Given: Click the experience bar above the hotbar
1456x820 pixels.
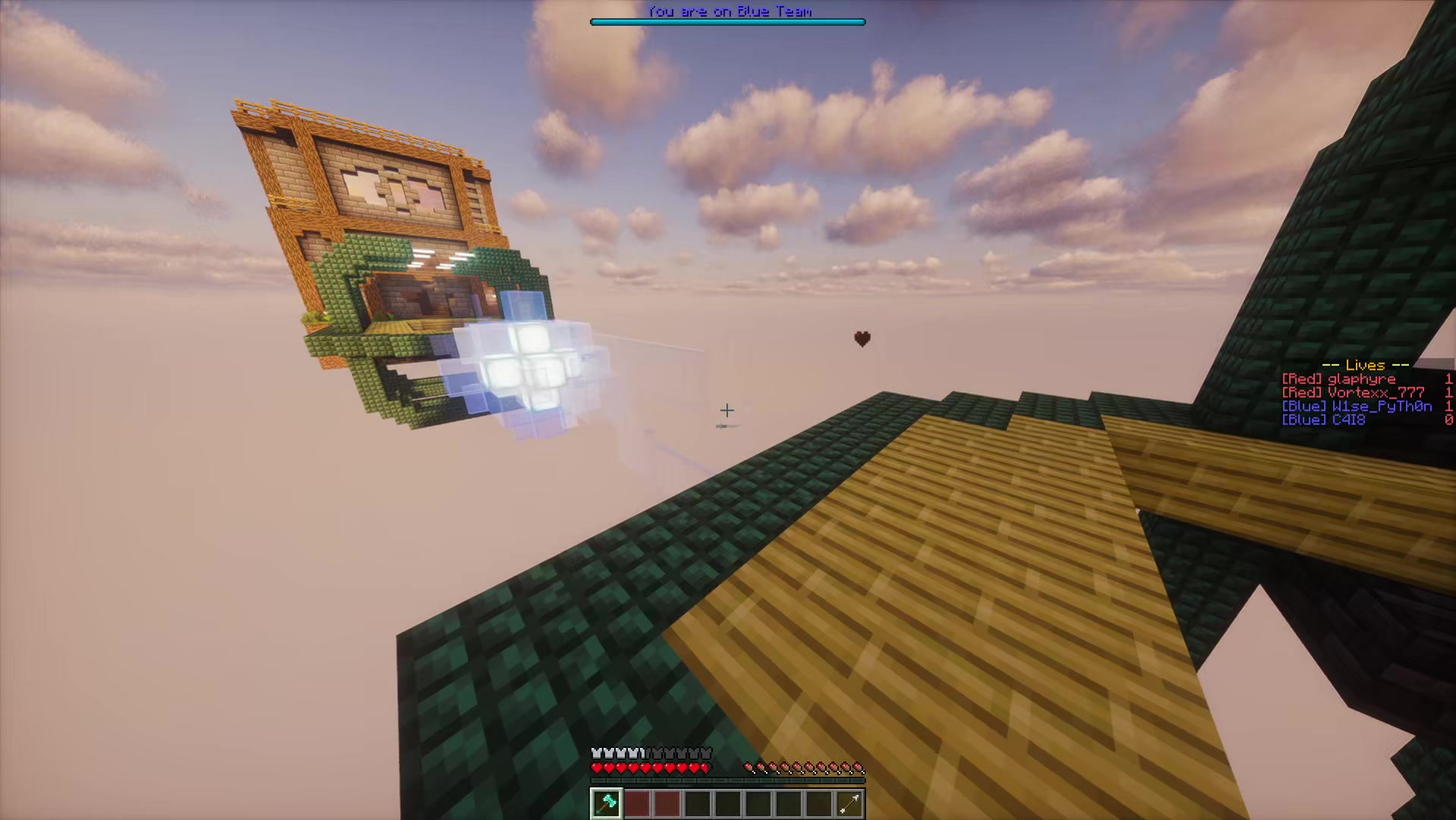Looking at the screenshot, I should click(727, 781).
